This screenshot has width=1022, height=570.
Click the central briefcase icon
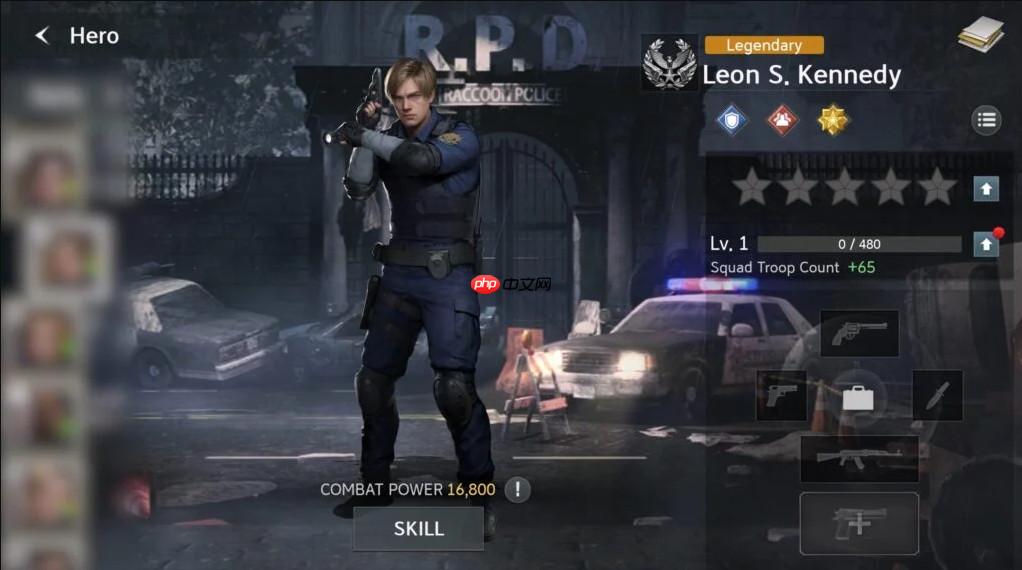858,397
